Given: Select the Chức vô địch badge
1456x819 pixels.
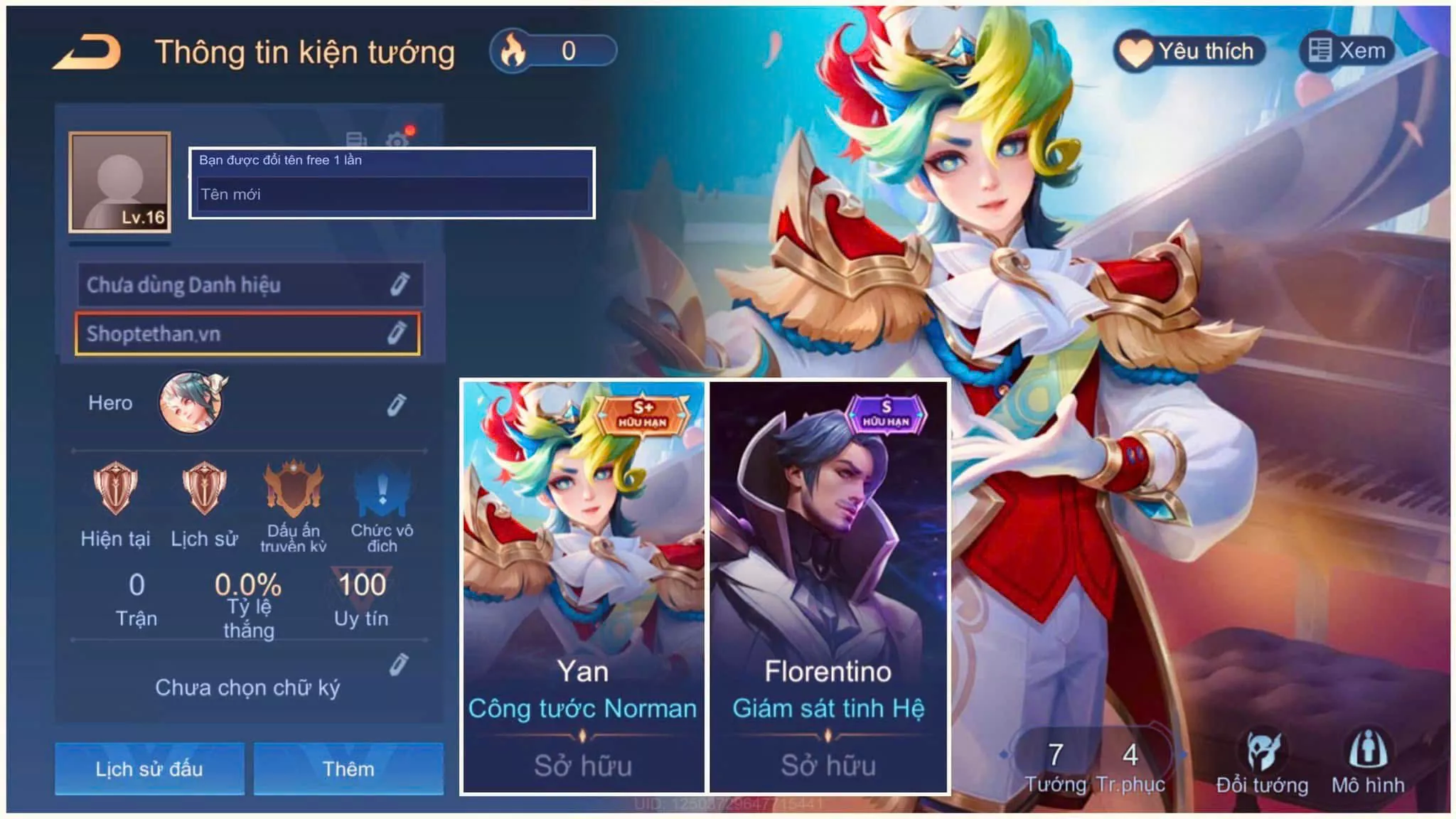Looking at the screenshot, I should [x=382, y=488].
